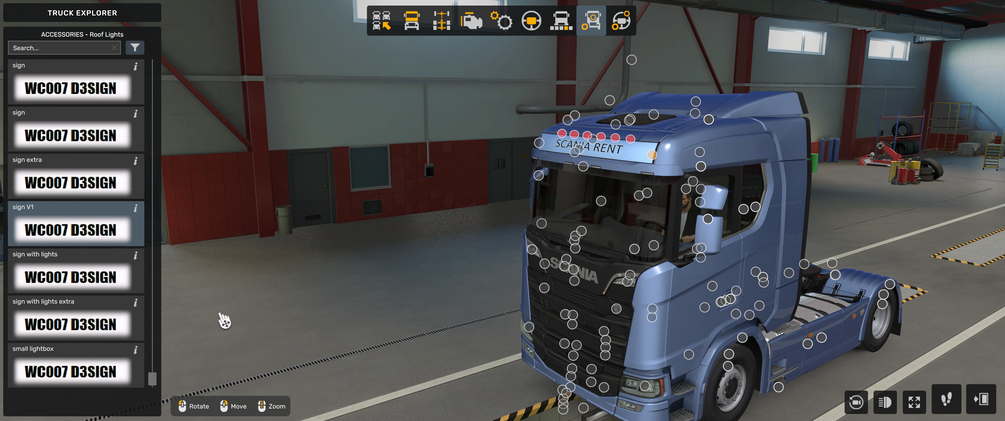Image resolution: width=1005 pixels, height=421 pixels.
Task: Select the 'sign extra' roof light
Action: pyautogui.click(x=71, y=183)
